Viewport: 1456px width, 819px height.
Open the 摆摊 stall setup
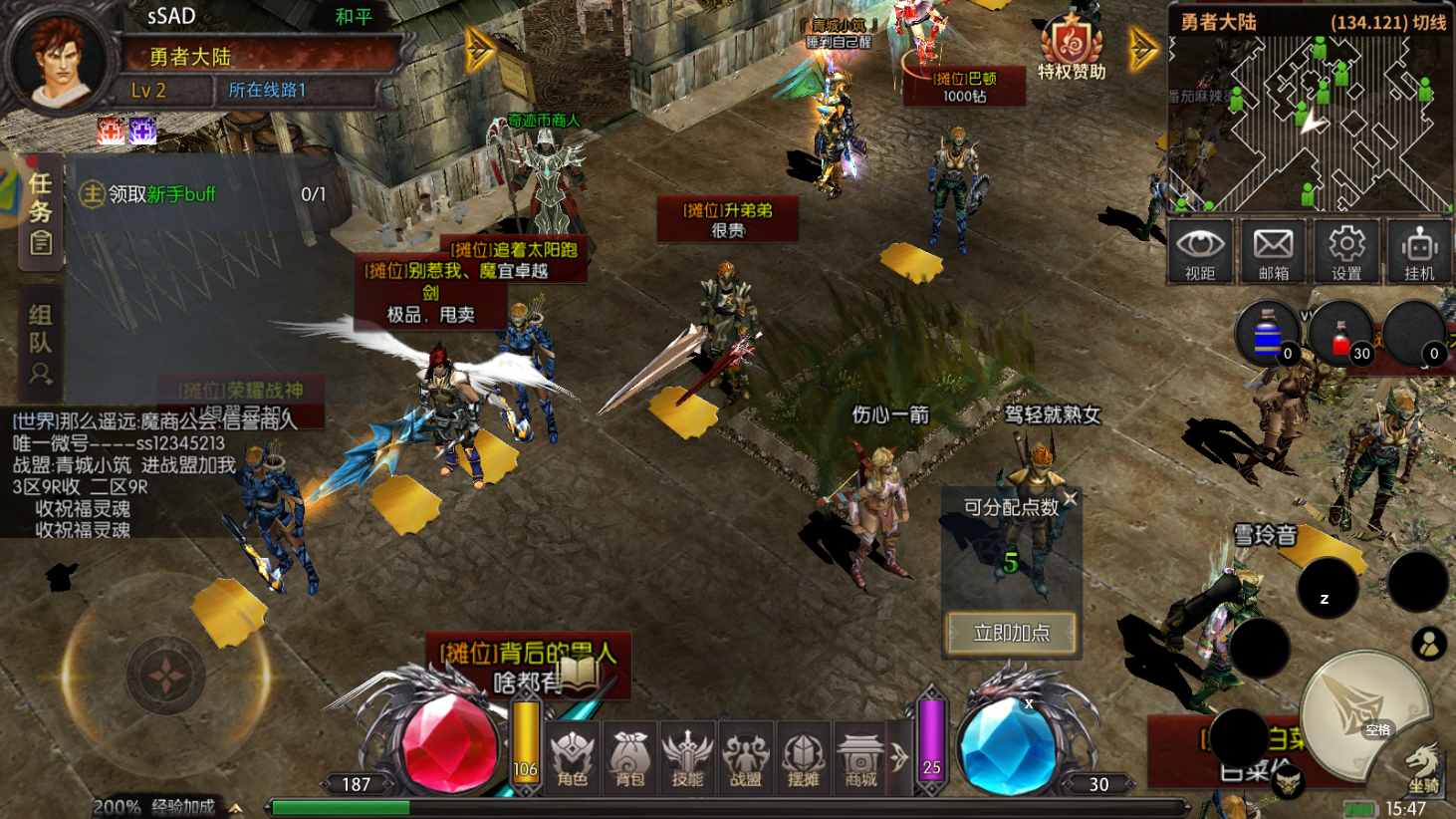tap(803, 759)
